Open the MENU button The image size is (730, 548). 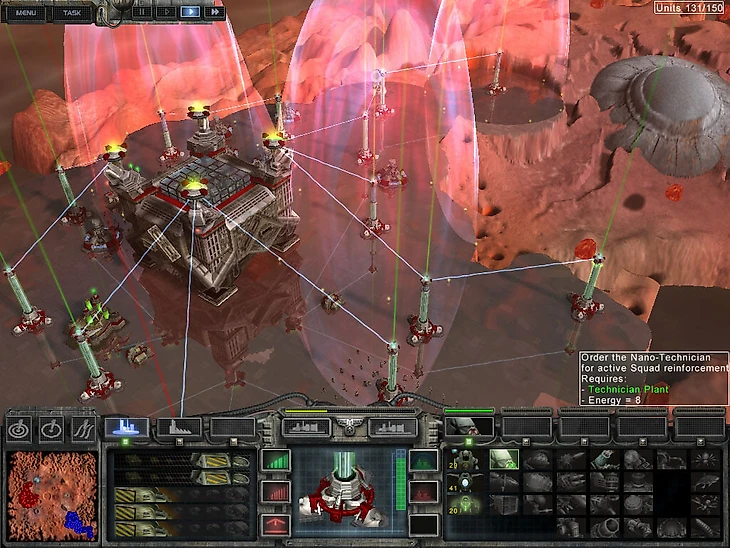pyautogui.click(x=26, y=12)
